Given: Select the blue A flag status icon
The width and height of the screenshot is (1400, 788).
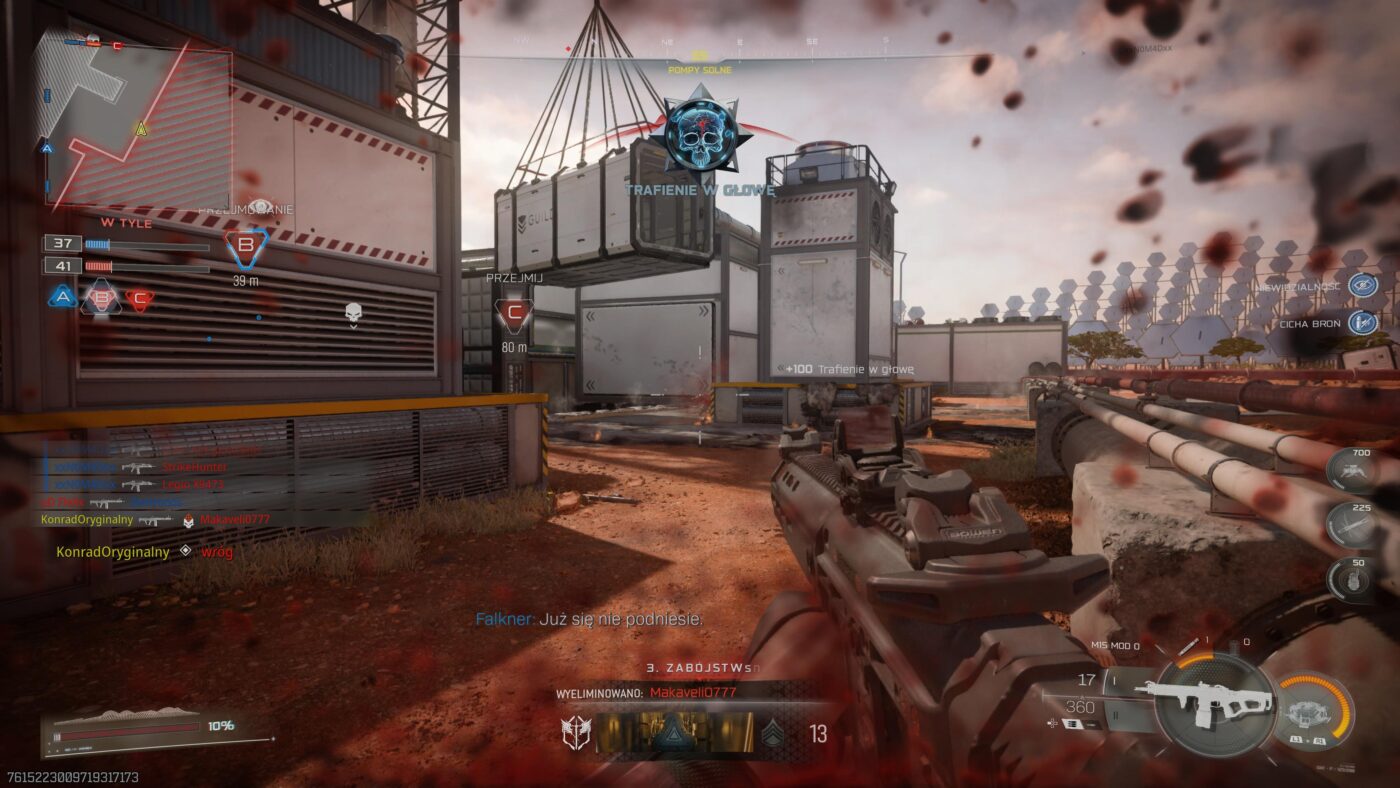Looking at the screenshot, I should (62, 297).
